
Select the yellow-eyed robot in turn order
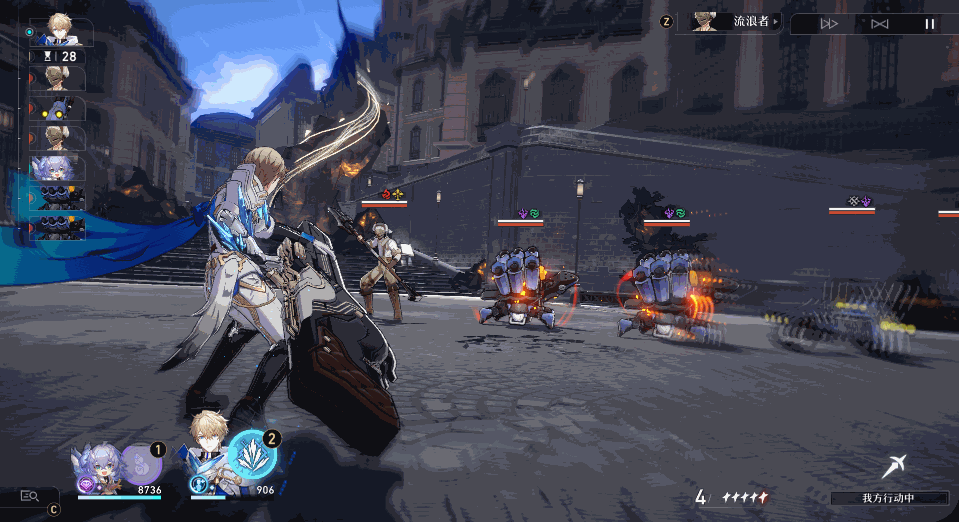pyautogui.click(x=61, y=109)
